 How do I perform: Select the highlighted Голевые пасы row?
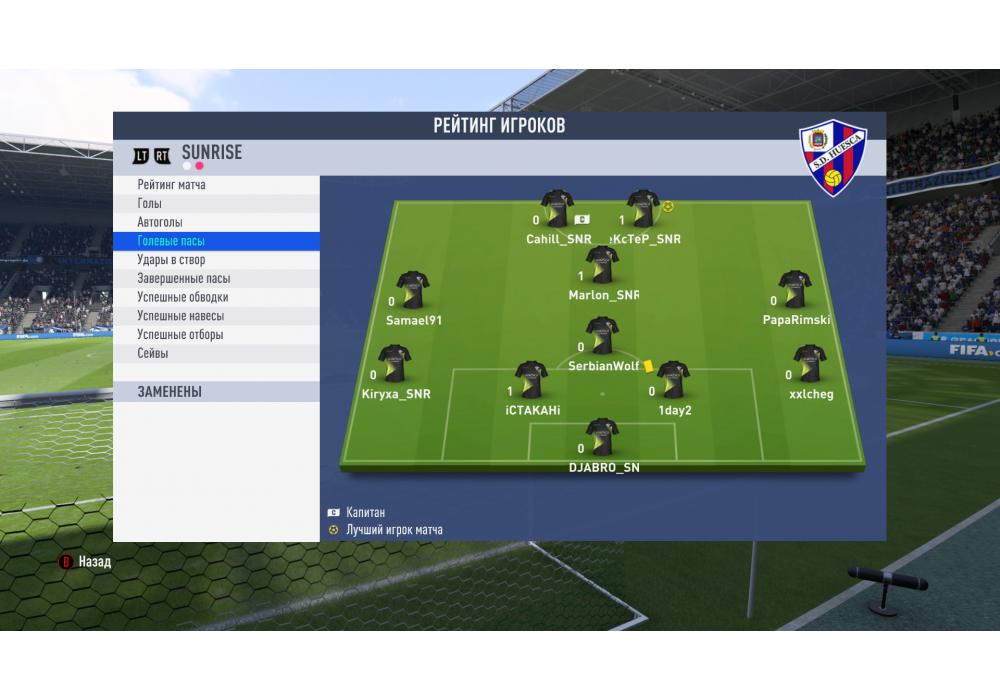216,241
